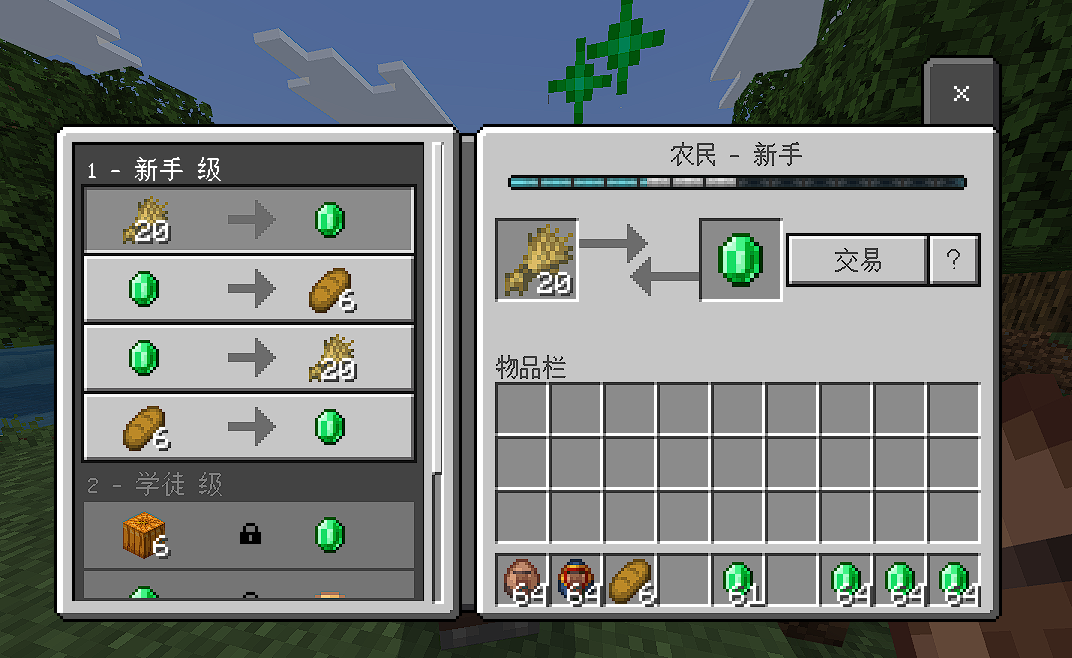Click the trade list scrollbar

[x=437, y=300]
